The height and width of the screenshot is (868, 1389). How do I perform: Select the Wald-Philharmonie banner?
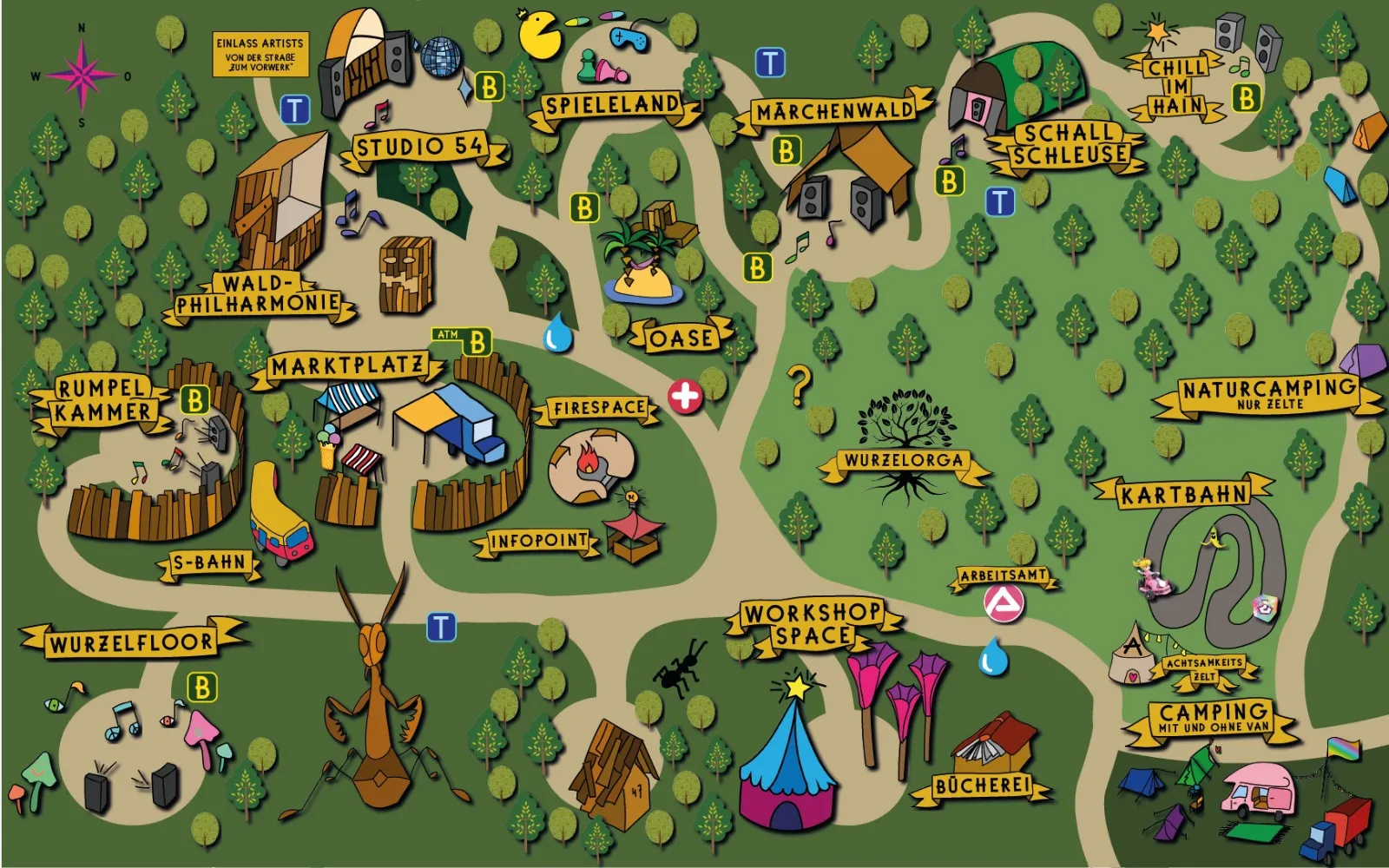point(258,295)
